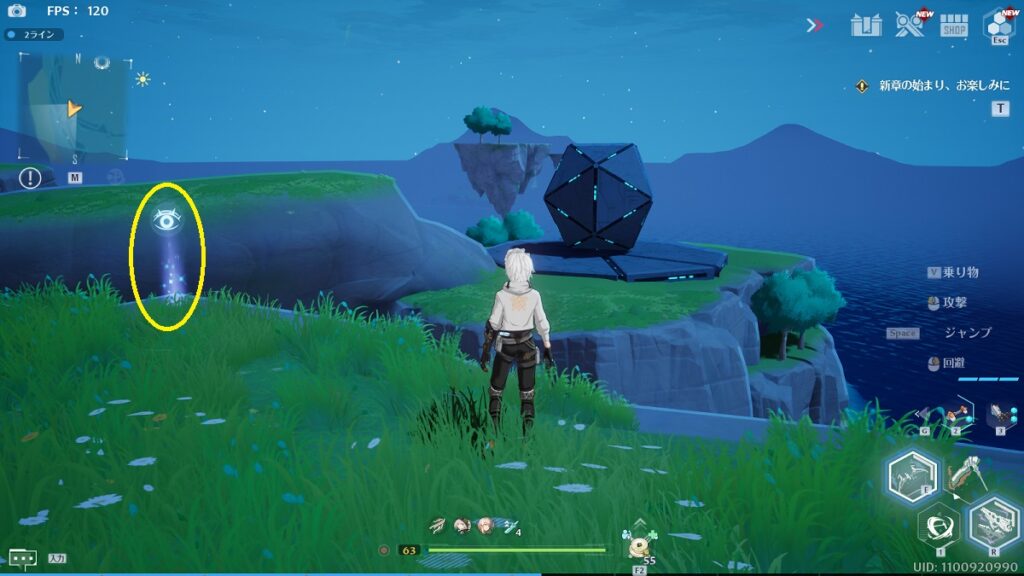The image size is (1024, 576).
Task: Open the SHOP
Action: click(955, 25)
